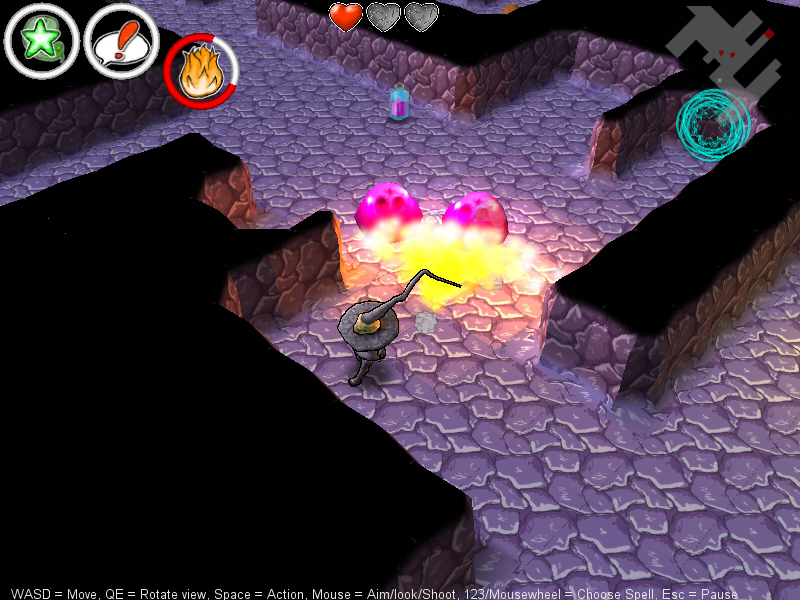The width and height of the screenshot is (800, 600).
Task: Open the exclamation speech bubble hint
Action: click(x=121, y=42)
